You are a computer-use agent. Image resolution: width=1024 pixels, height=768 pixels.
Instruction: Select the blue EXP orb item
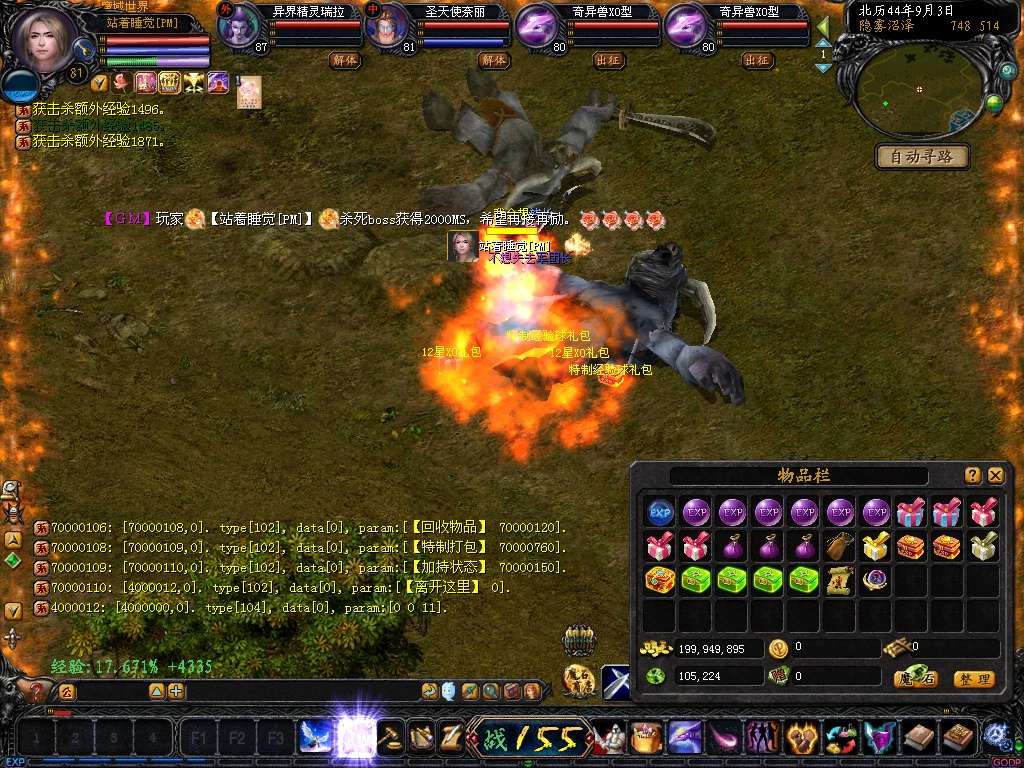[x=660, y=513]
